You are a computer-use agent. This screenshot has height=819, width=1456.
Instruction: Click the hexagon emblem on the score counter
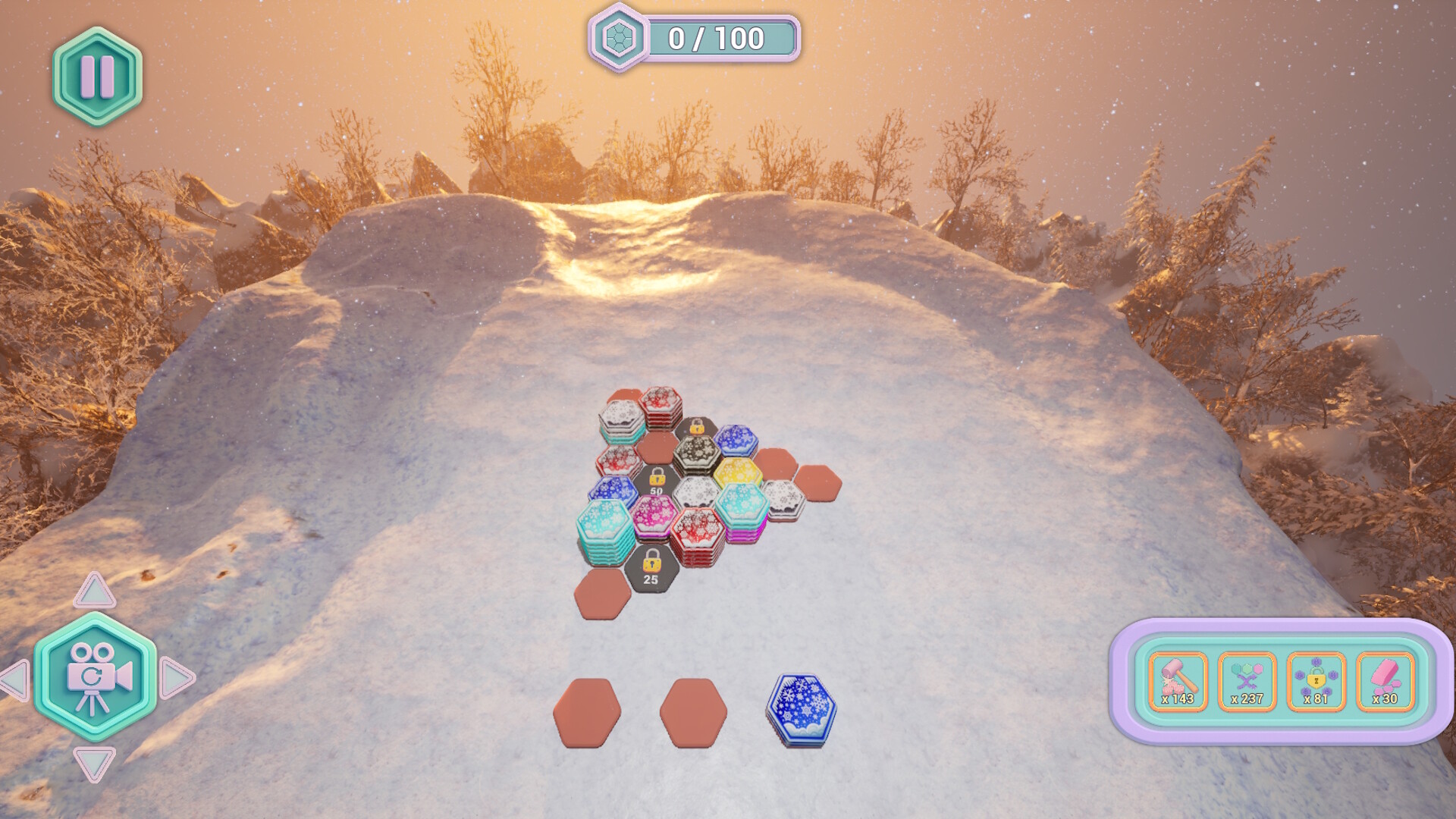(x=620, y=34)
